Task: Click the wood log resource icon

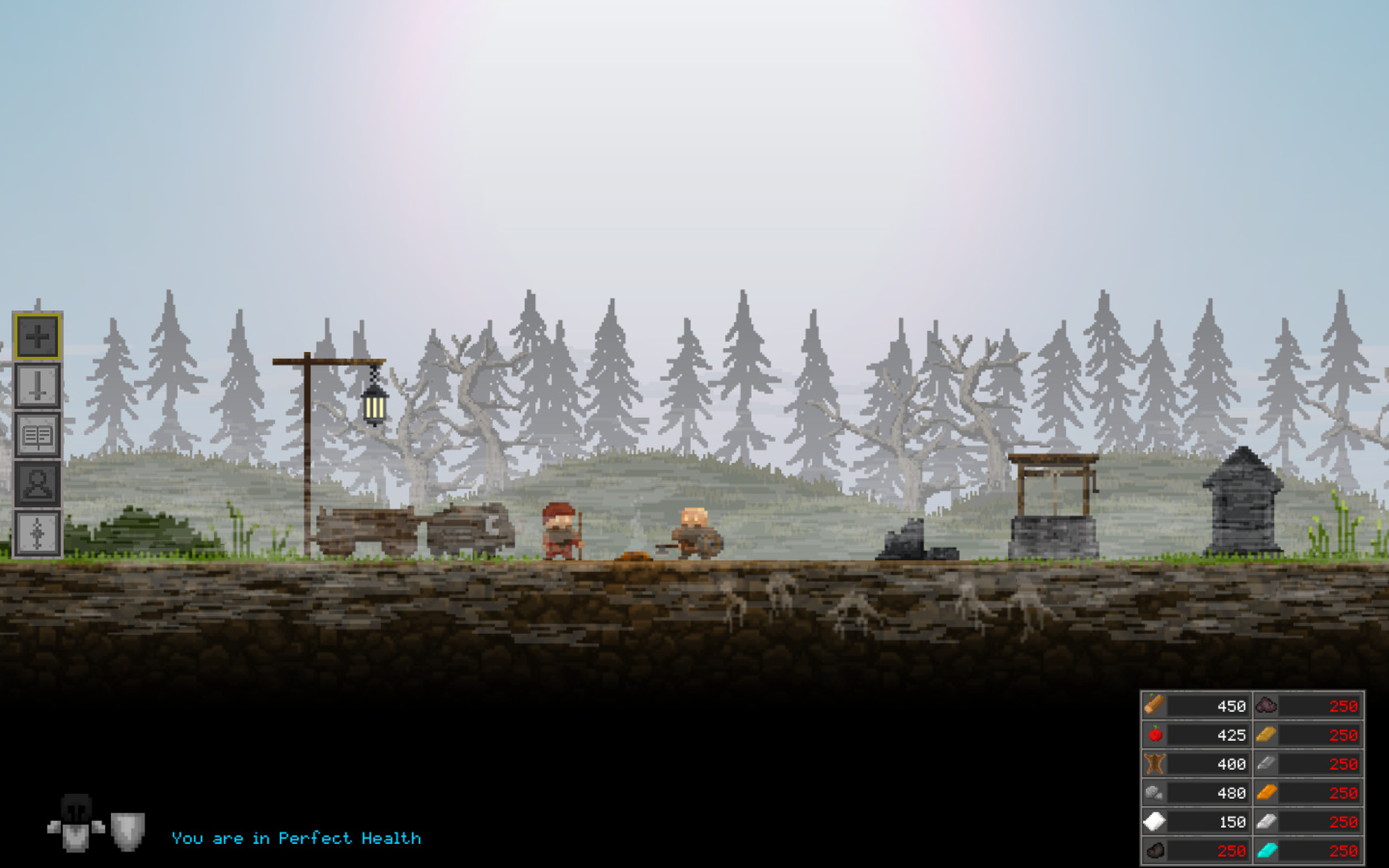Action: point(1153,706)
